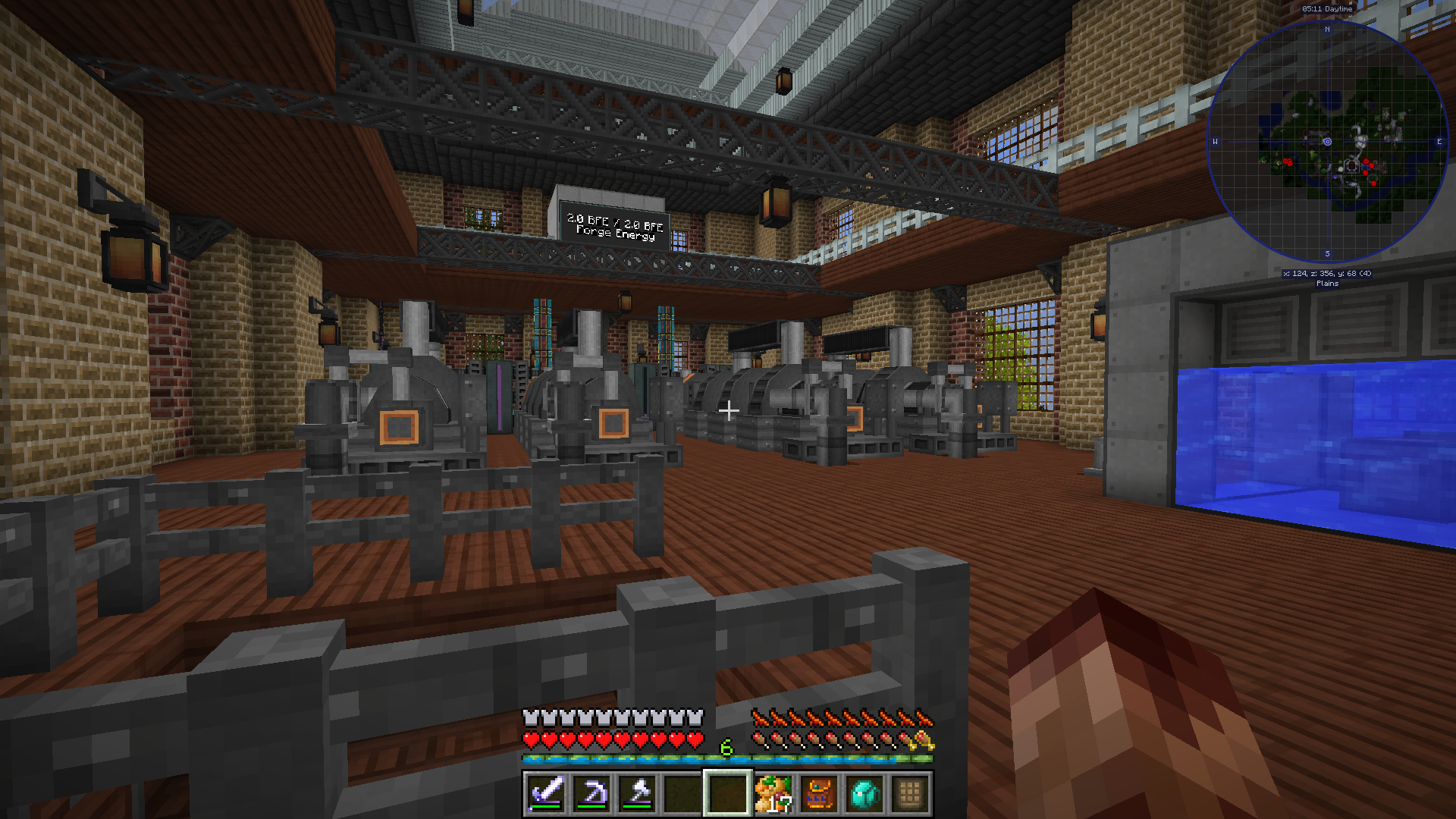The height and width of the screenshot is (819, 1456).
Task: Select the brown crafting grid item slot
Action: (x=910, y=793)
